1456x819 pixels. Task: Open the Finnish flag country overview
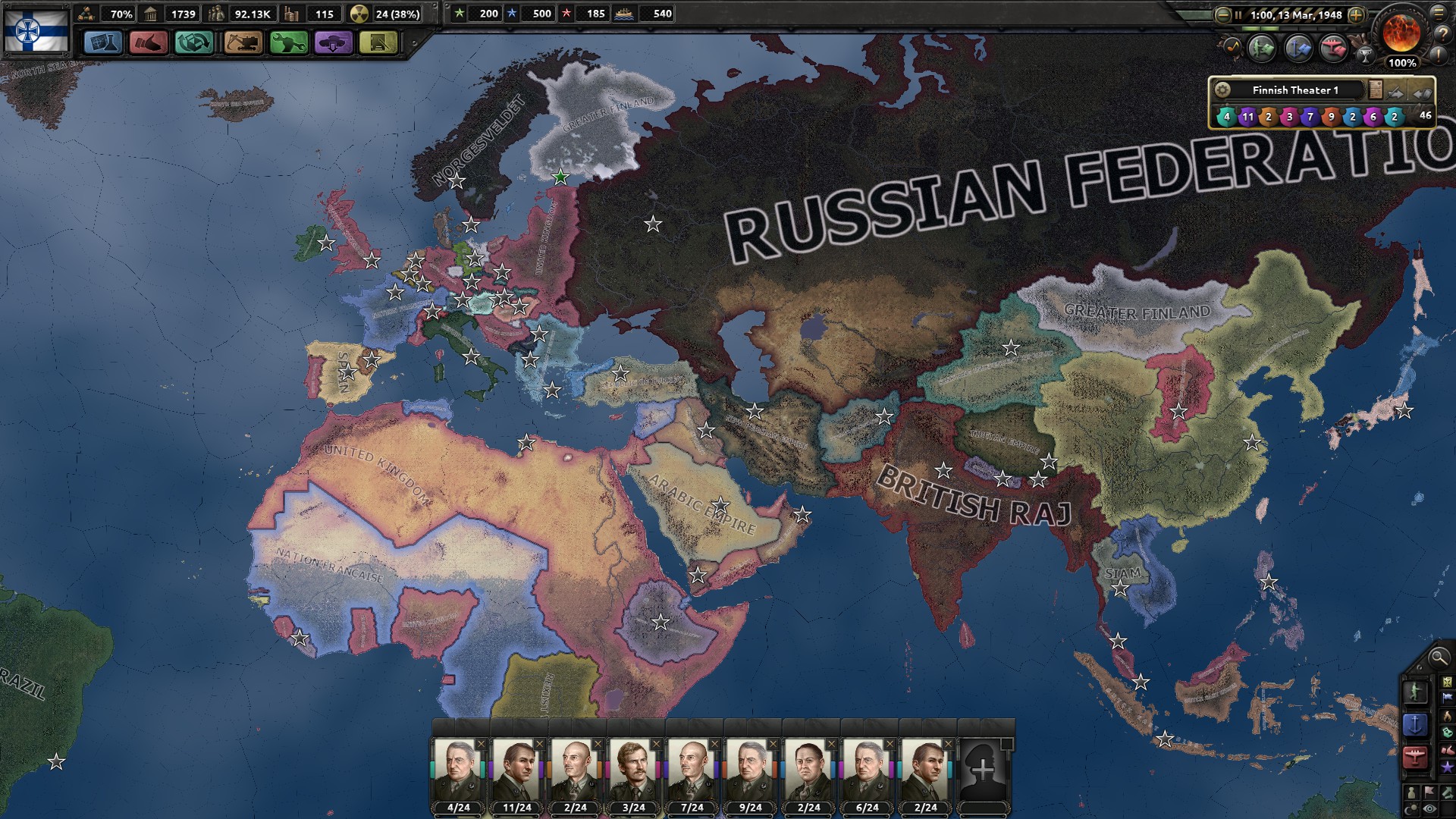click(x=36, y=31)
